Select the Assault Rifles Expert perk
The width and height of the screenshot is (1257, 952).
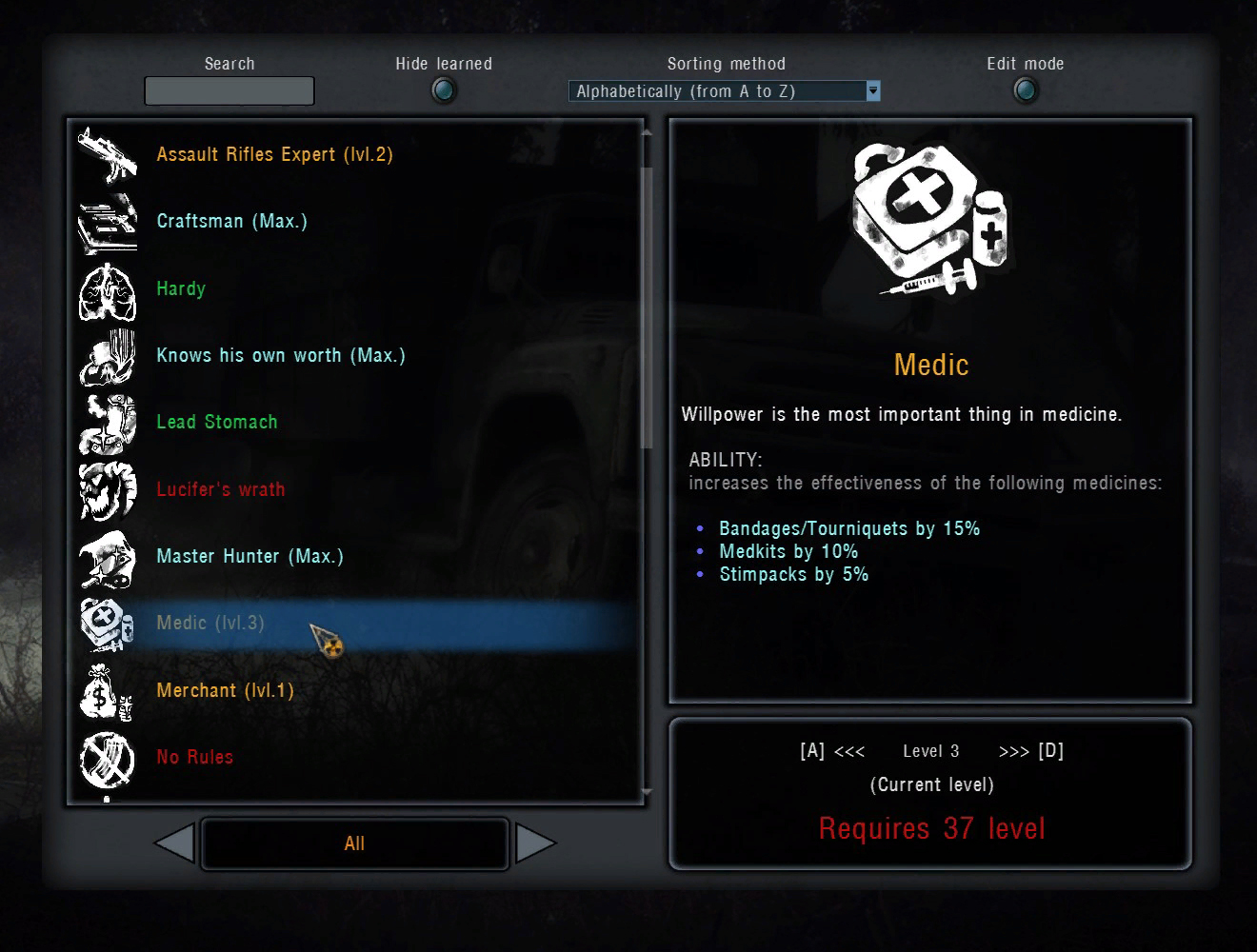click(x=274, y=154)
